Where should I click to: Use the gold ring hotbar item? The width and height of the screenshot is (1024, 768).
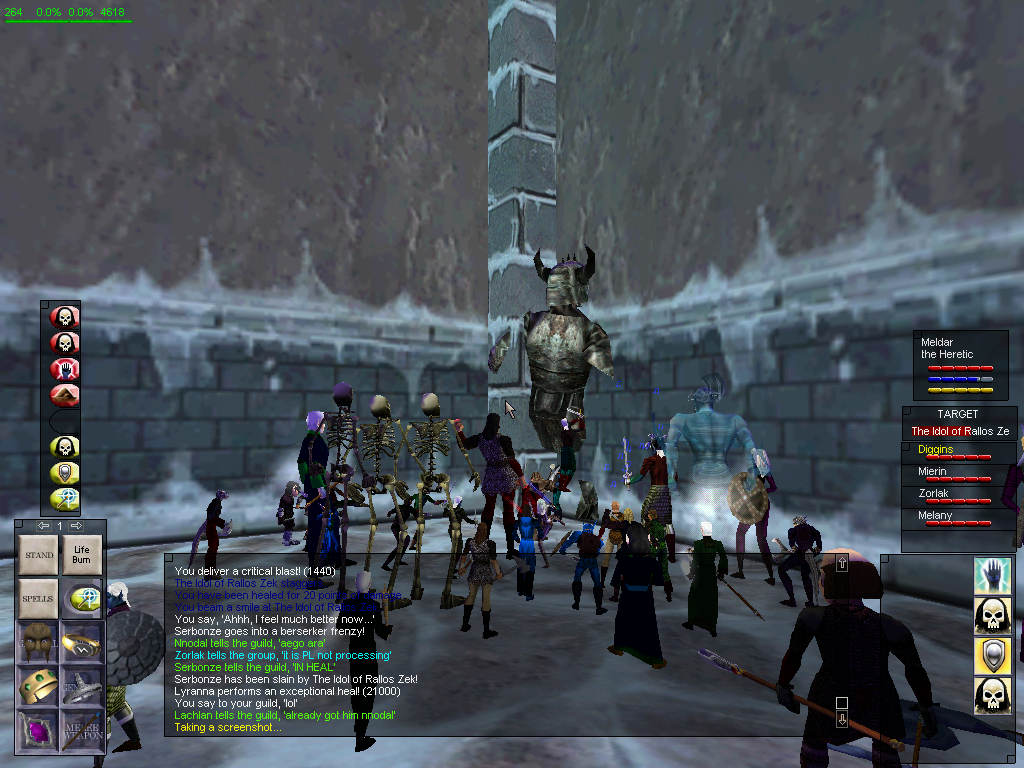point(81,642)
